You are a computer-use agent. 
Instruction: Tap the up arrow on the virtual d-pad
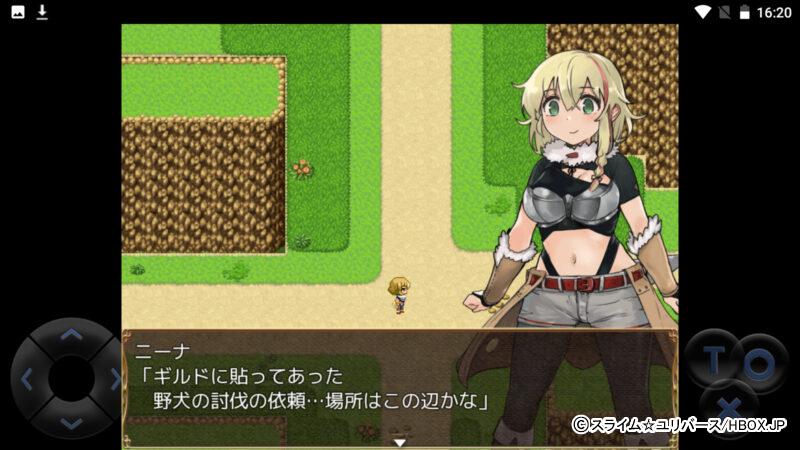70,335
